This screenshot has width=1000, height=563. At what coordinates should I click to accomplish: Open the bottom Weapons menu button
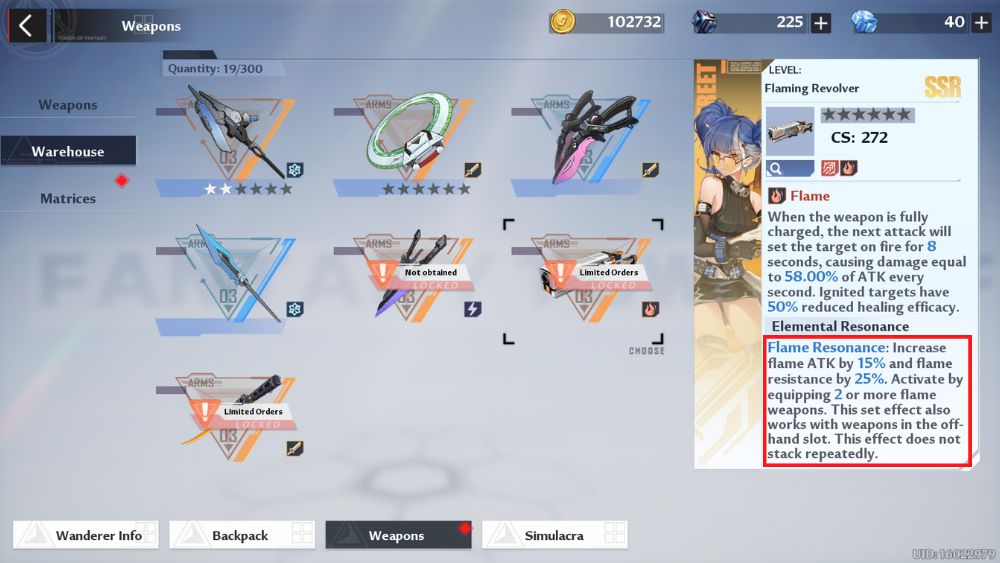click(x=398, y=535)
